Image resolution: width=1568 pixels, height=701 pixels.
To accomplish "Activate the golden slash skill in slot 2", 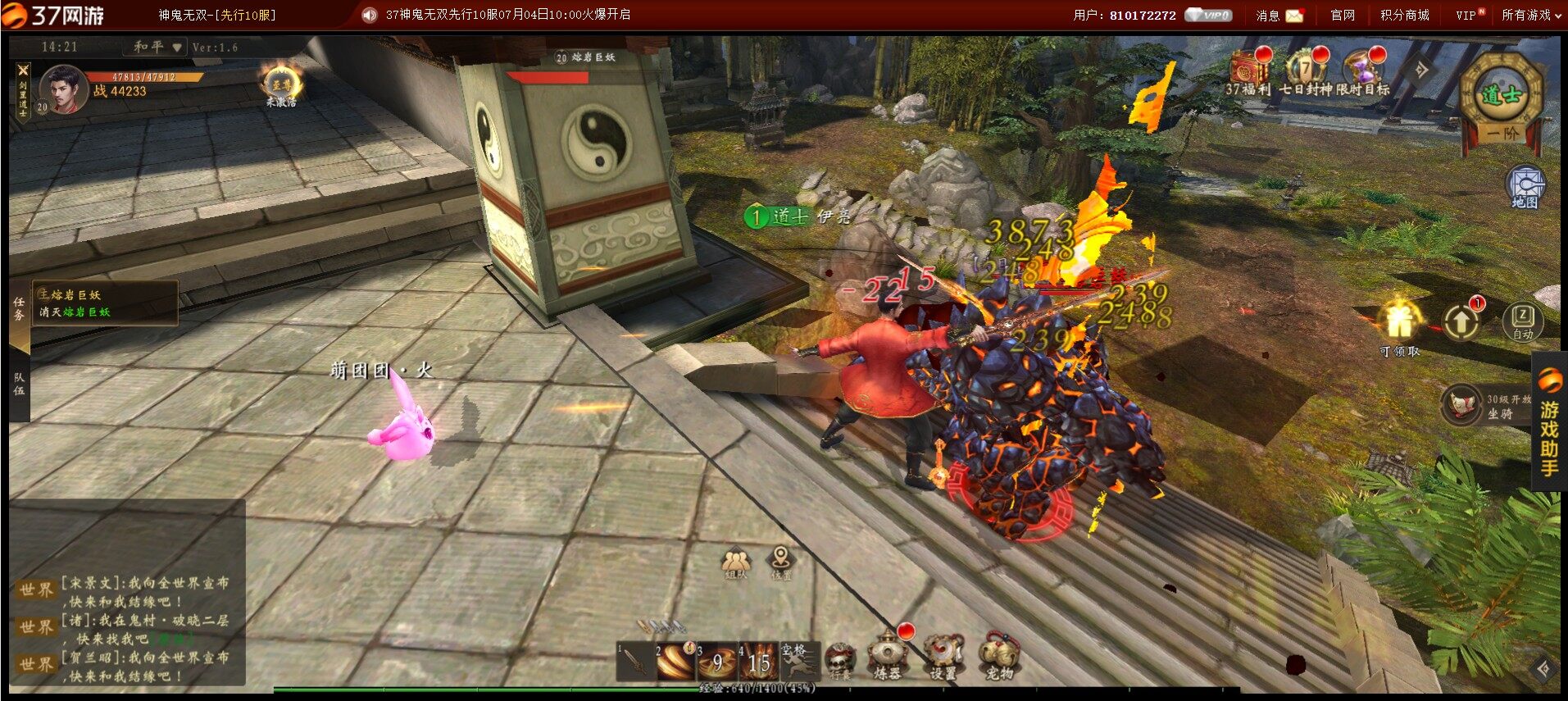I will point(675,662).
